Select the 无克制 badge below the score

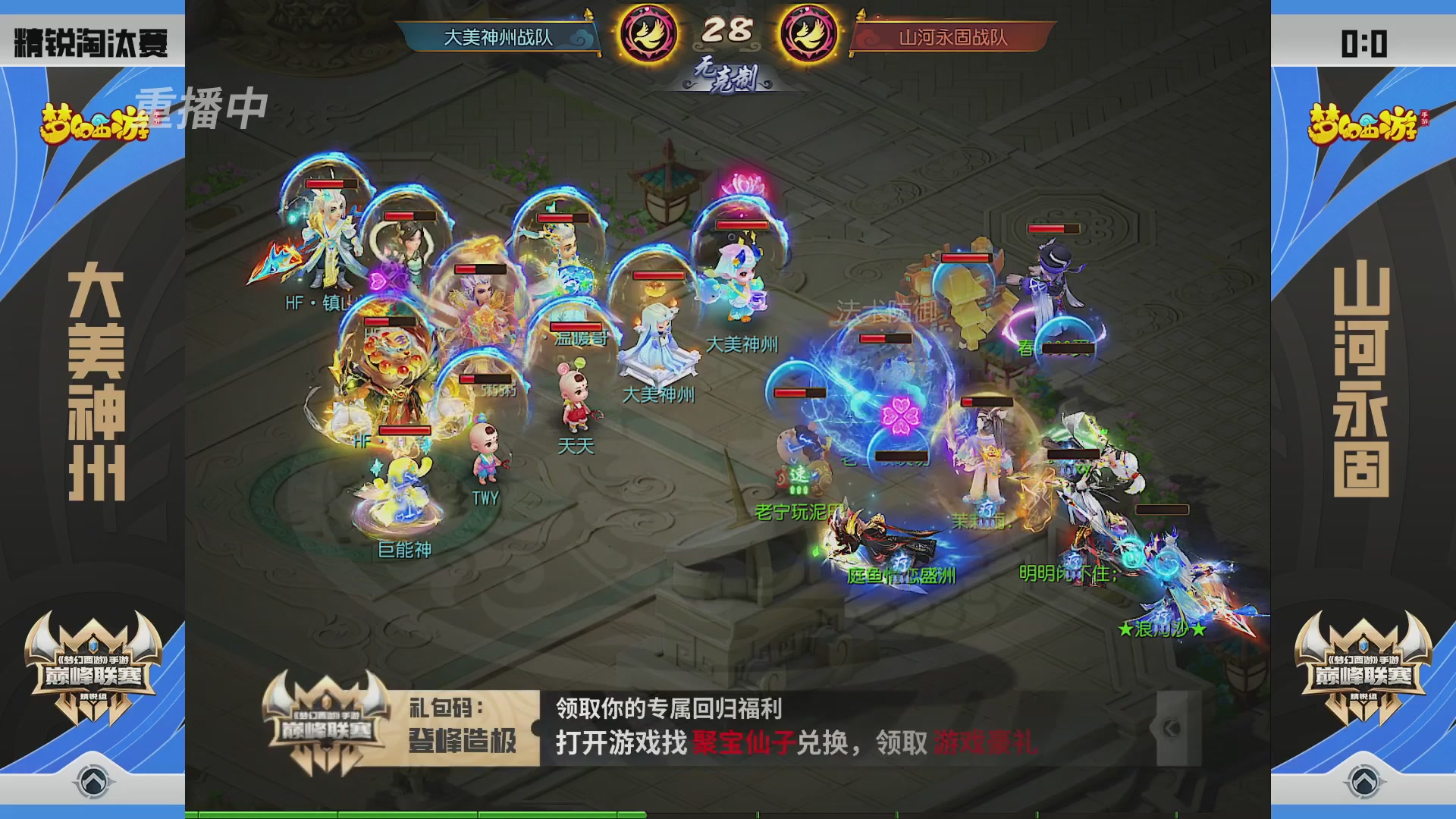[x=724, y=78]
